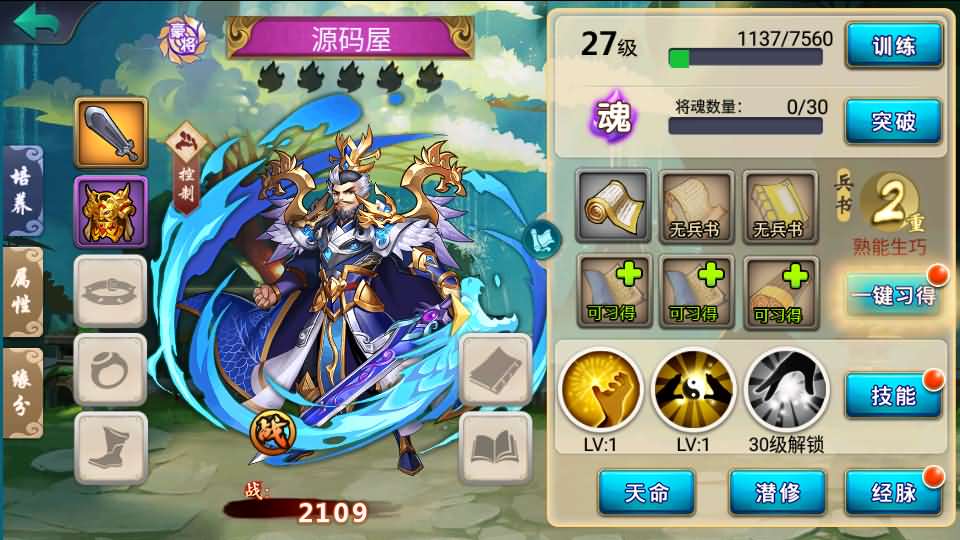Select the yin-yang skill icon

point(693,389)
